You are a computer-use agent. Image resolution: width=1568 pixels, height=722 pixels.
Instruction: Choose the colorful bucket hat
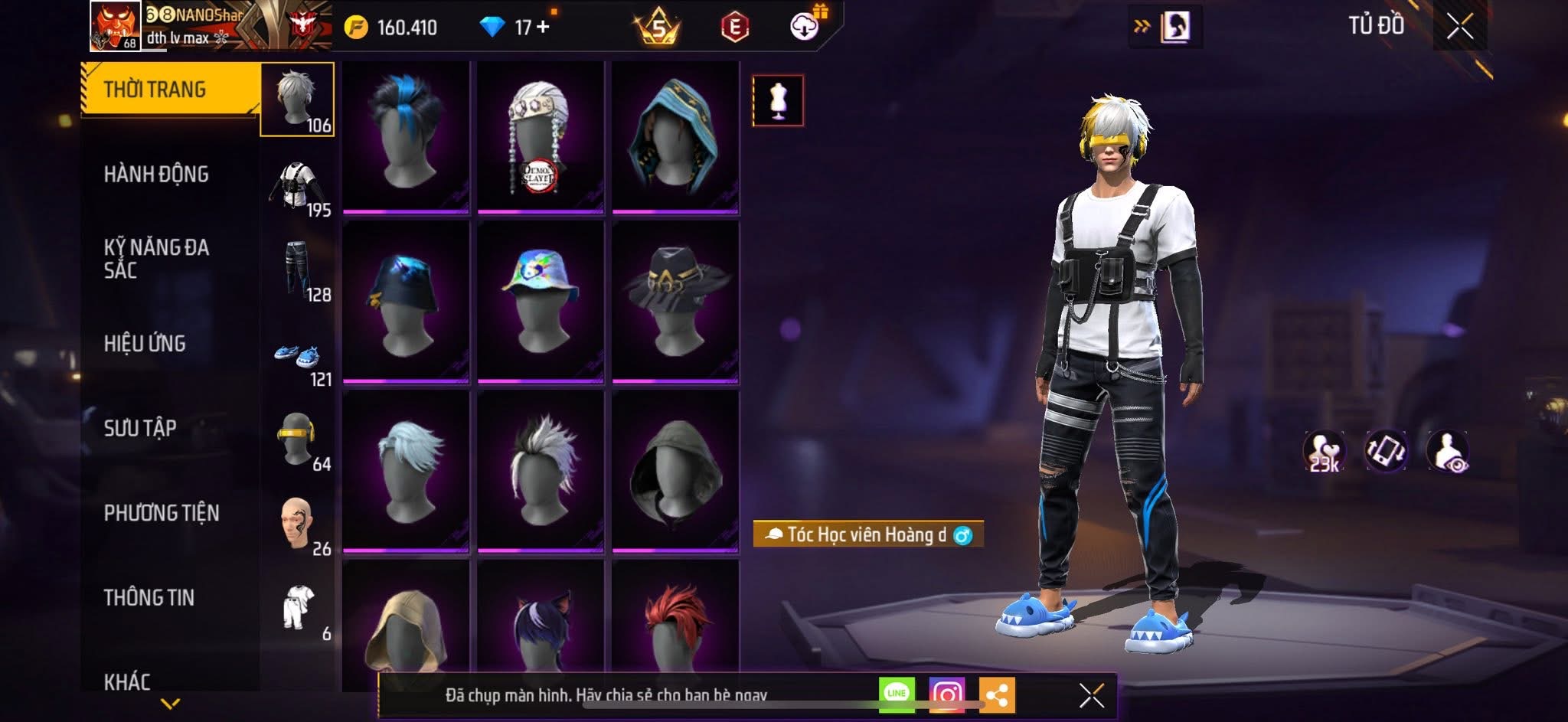(x=541, y=300)
